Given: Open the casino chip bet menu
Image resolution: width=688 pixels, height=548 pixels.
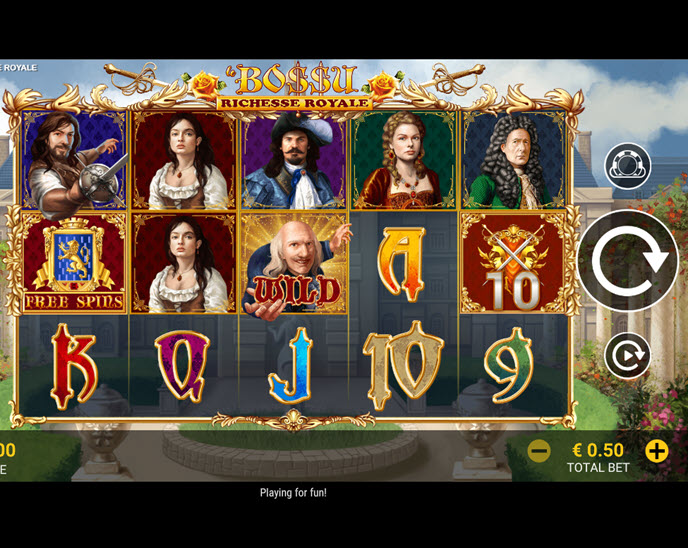Looking at the screenshot, I should click(627, 166).
